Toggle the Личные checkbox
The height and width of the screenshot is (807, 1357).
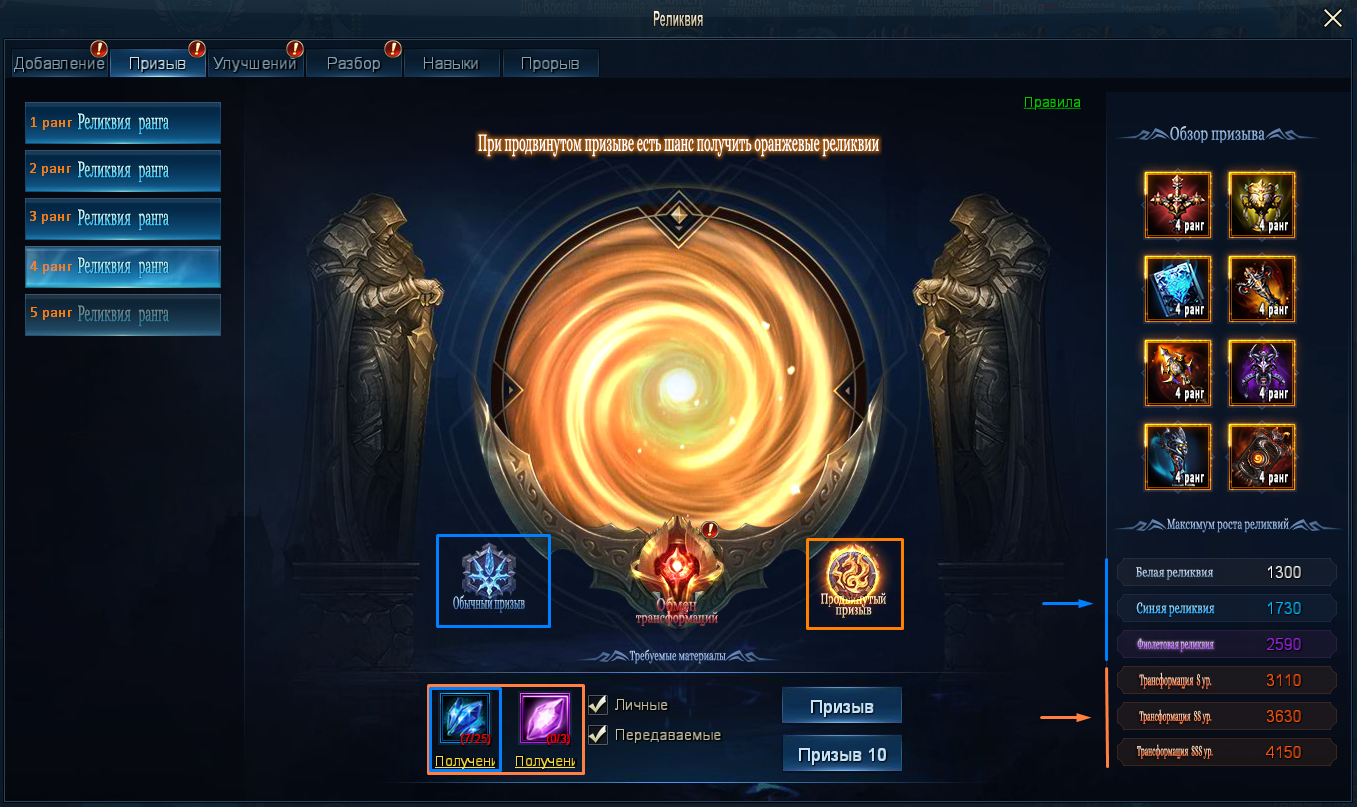(598, 704)
